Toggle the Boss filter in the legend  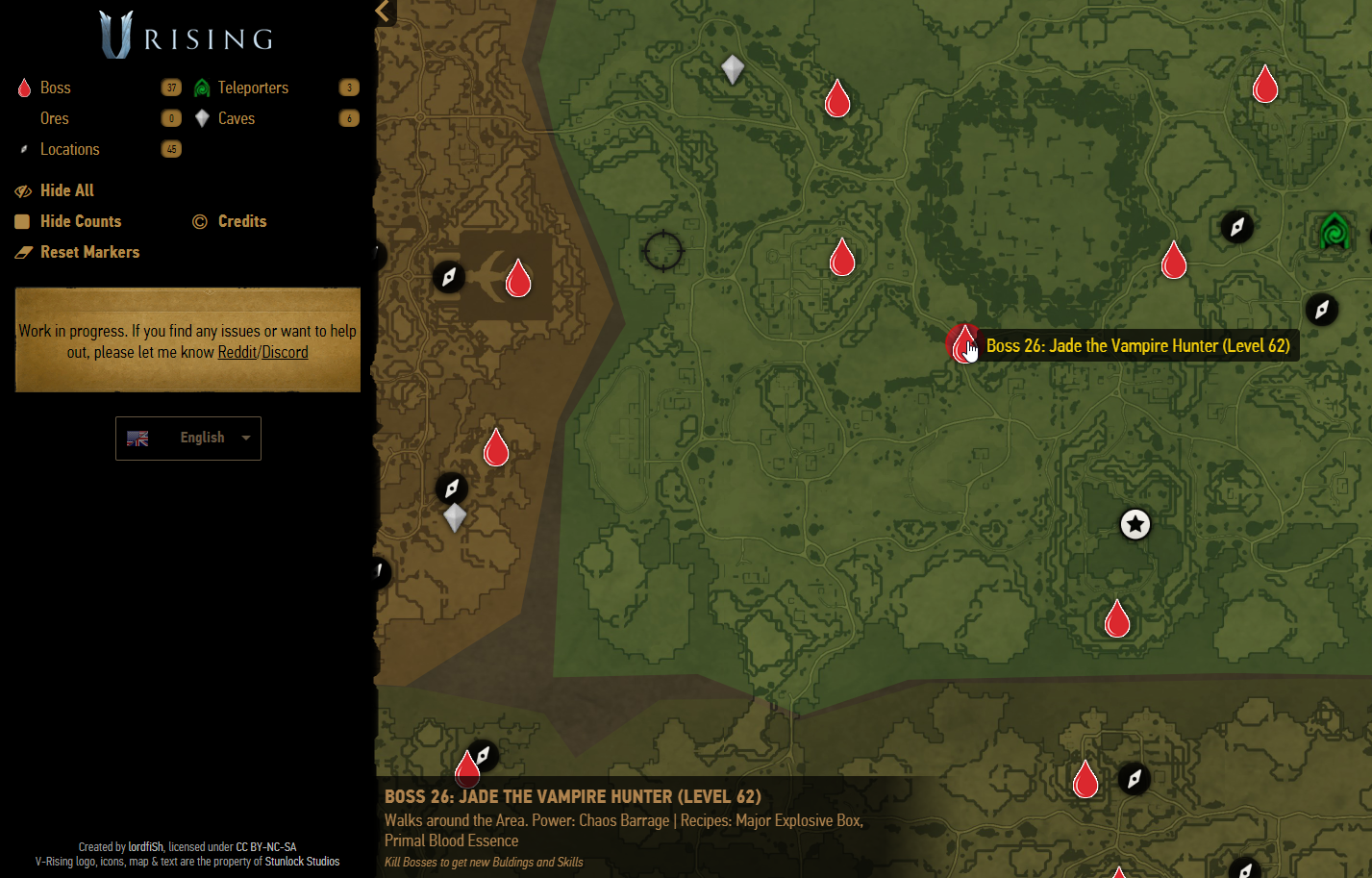[x=55, y=88]
